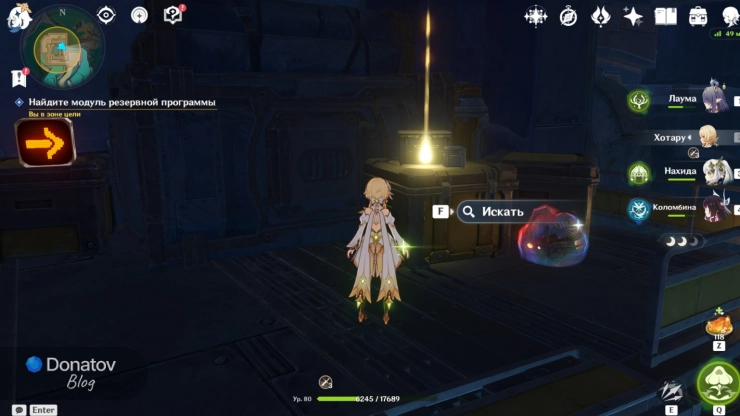This screenshot has width=740, height=416.
Task: Open the quest log bookmark icon
Action: [x=19, y=77]
